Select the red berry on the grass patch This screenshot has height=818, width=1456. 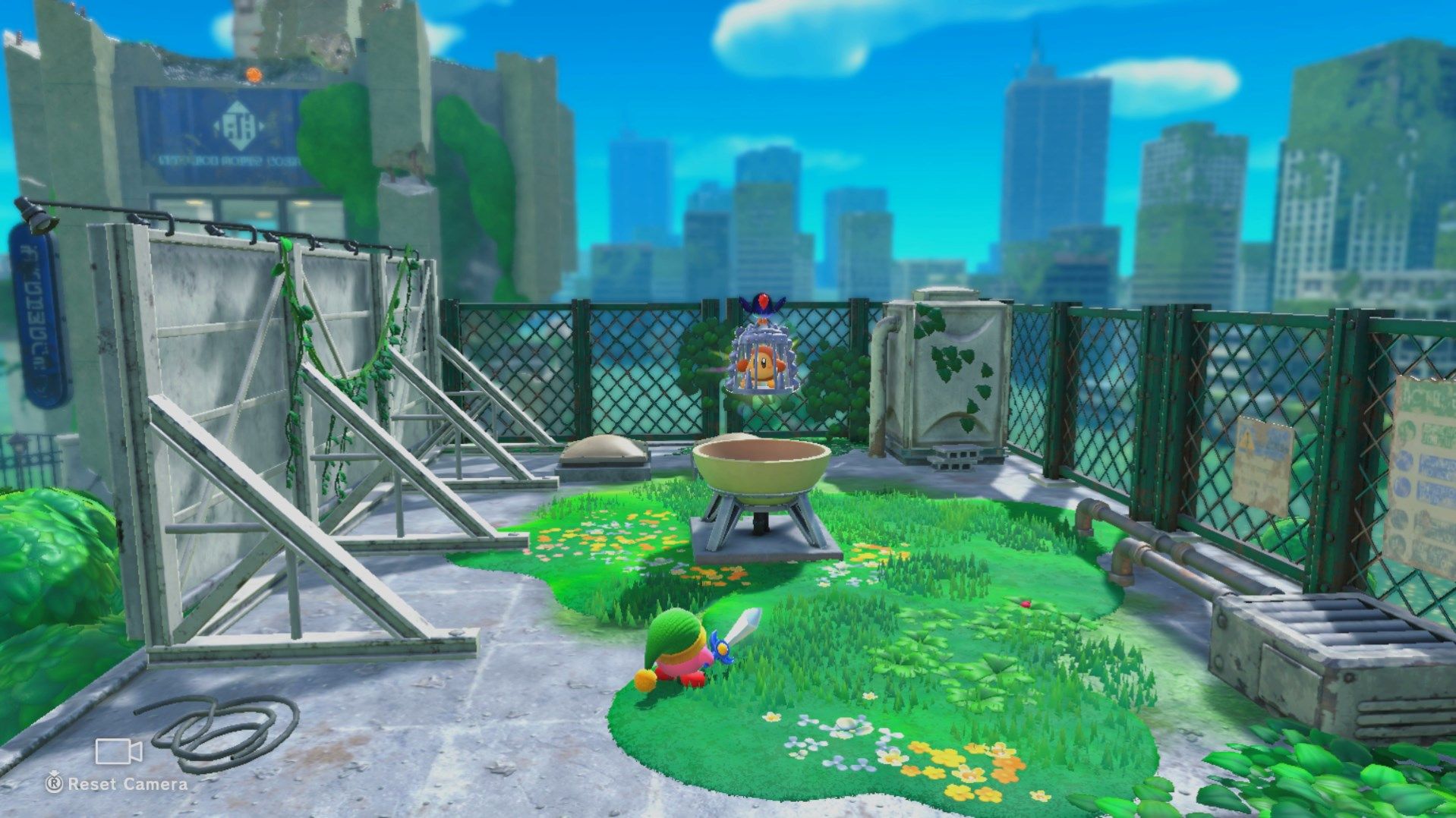tap(1026, 604)
